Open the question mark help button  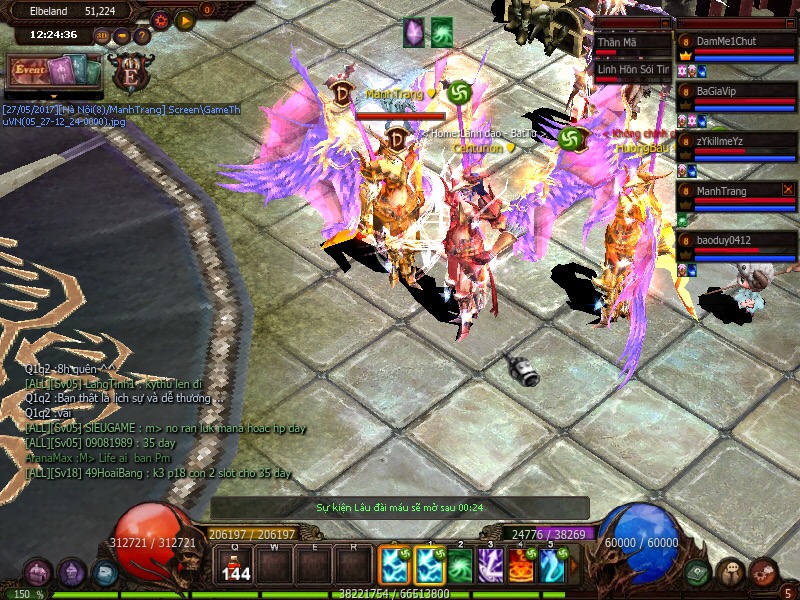[142, 36]
